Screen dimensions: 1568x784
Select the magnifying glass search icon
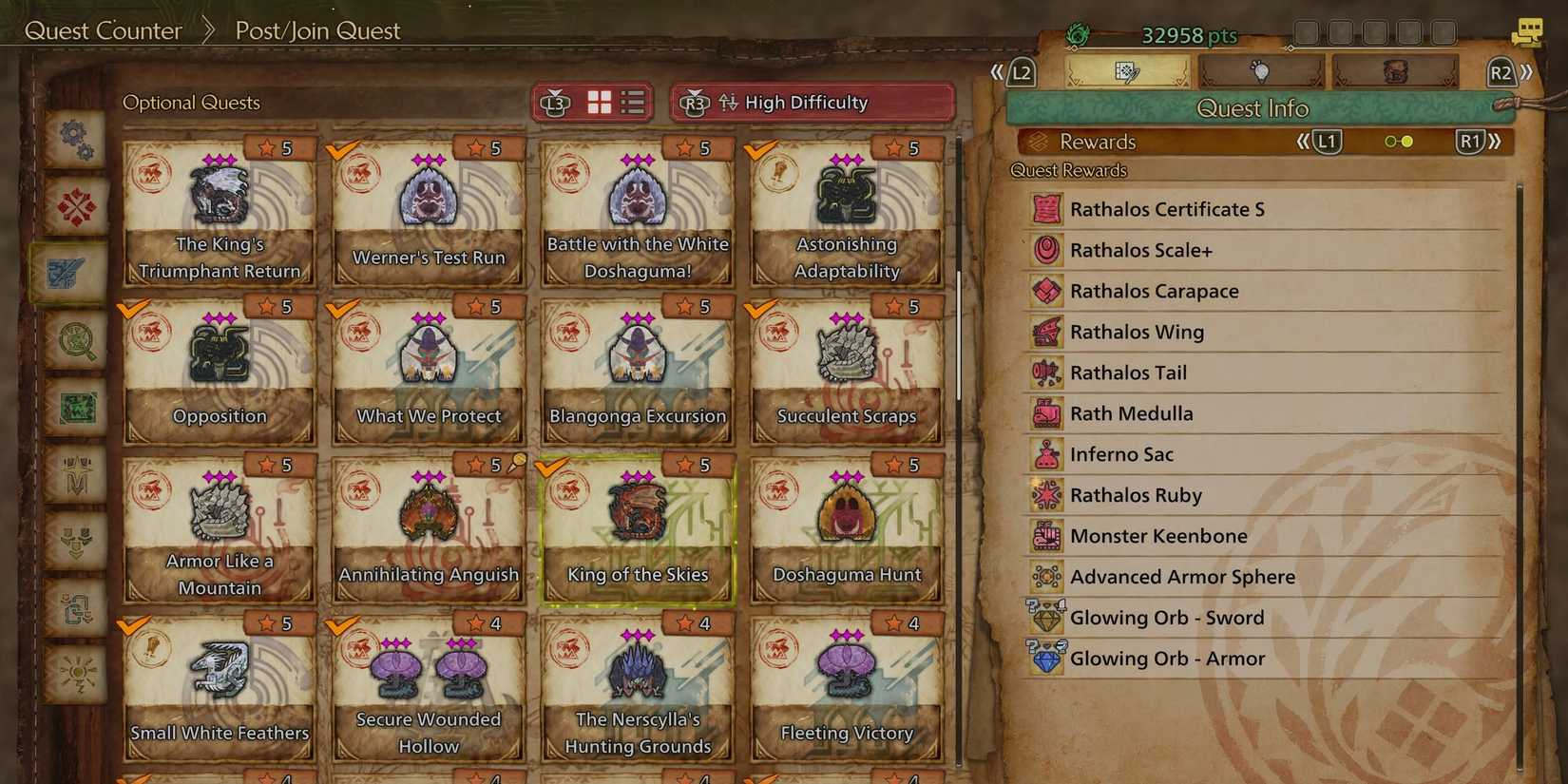(x=76, y=342)
